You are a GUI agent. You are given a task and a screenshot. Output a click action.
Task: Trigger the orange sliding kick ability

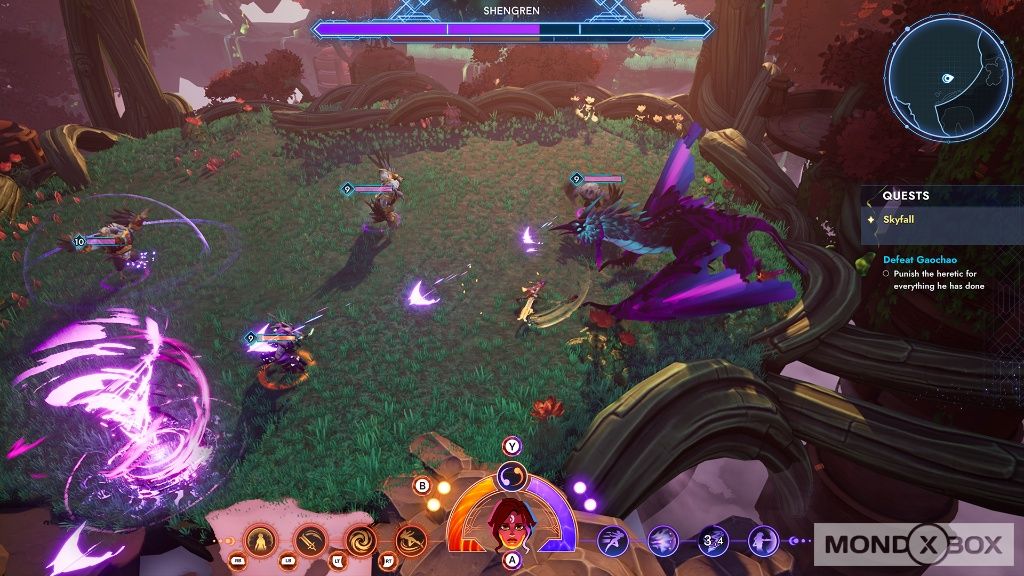410,541
